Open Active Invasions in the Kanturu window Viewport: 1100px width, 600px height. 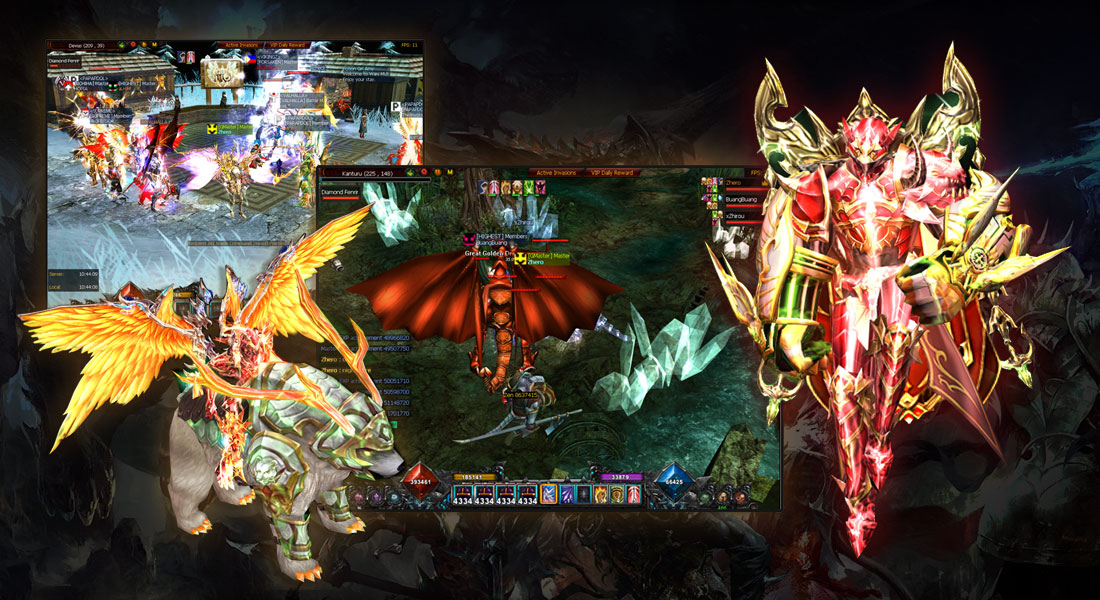[x=555, y=173]
